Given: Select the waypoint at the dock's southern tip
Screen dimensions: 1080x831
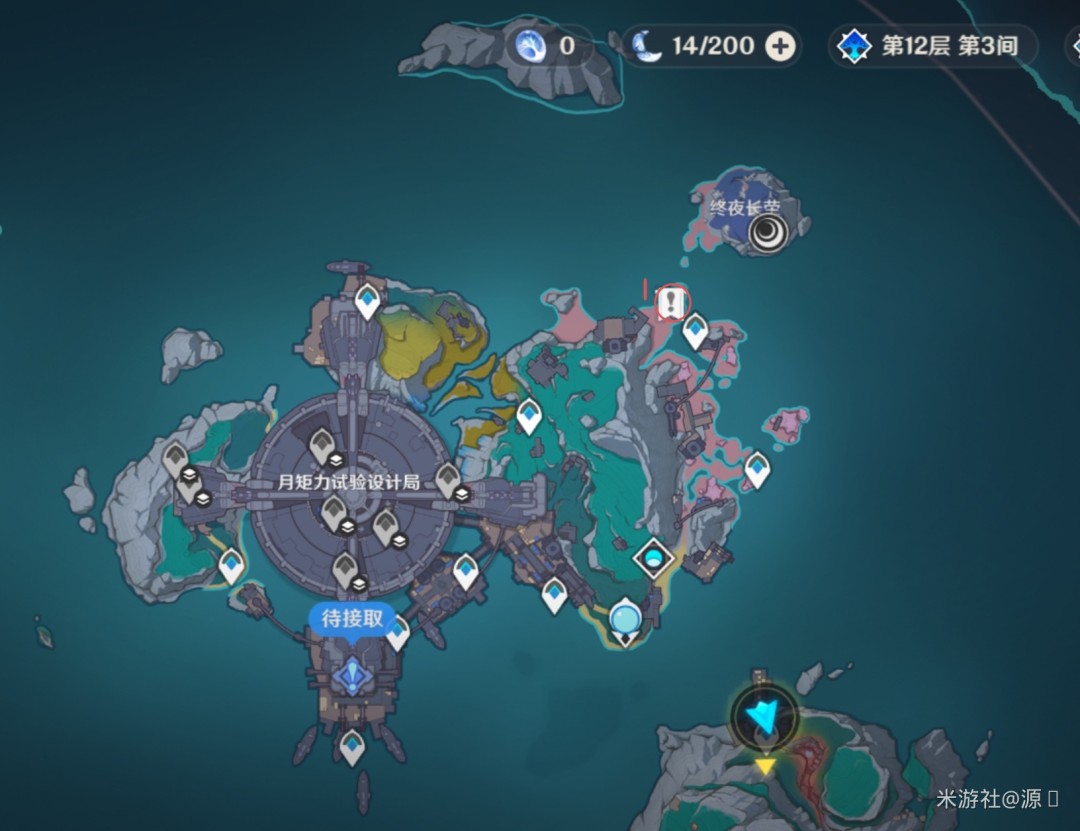Looking at the screenshot, I should click(352, 745).
